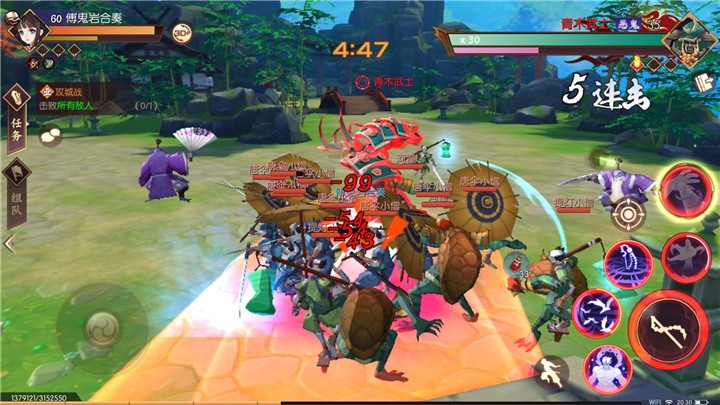Toggle the target lock crosshair button
The height and width of the screenshot is (405, 720).
tap(627, 212)
